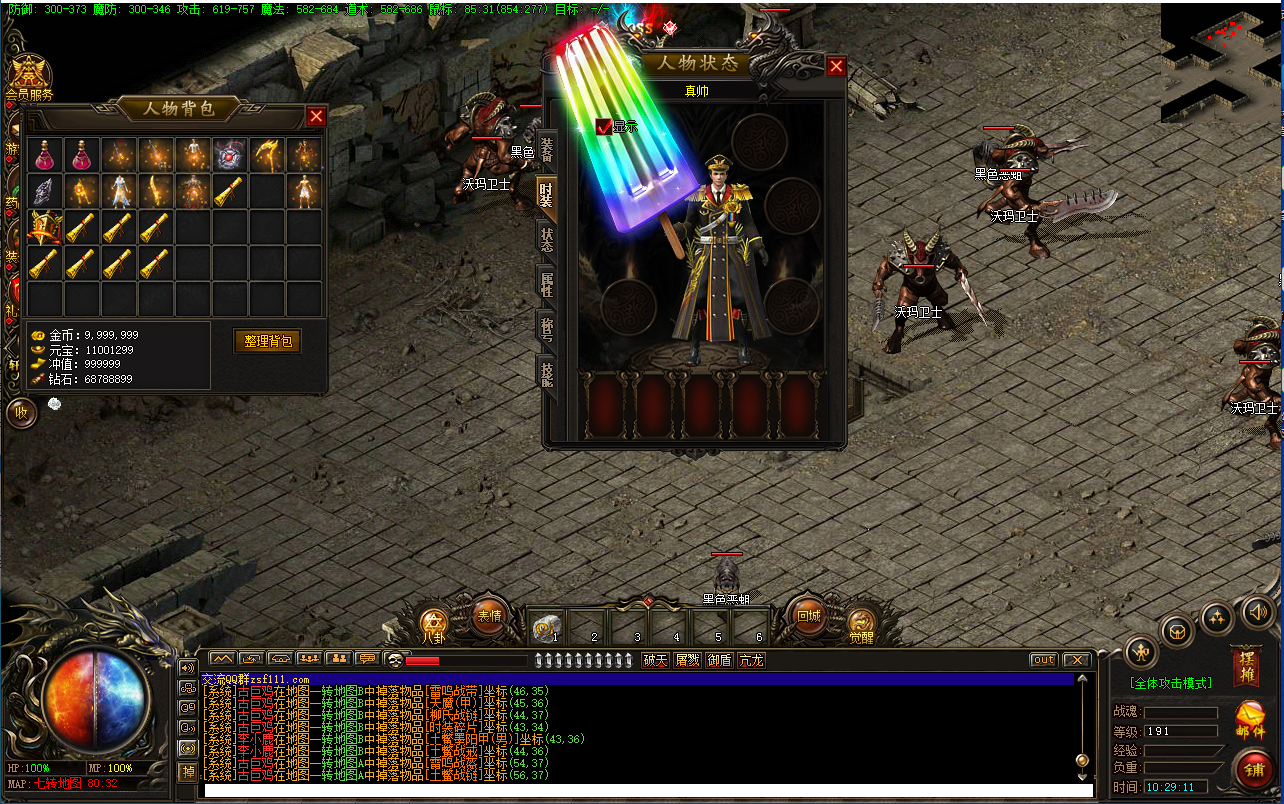This screenshot has height=804, width=1284.
Task: Open the 邮件 mail icon
Action: [x=1250, y=720]
